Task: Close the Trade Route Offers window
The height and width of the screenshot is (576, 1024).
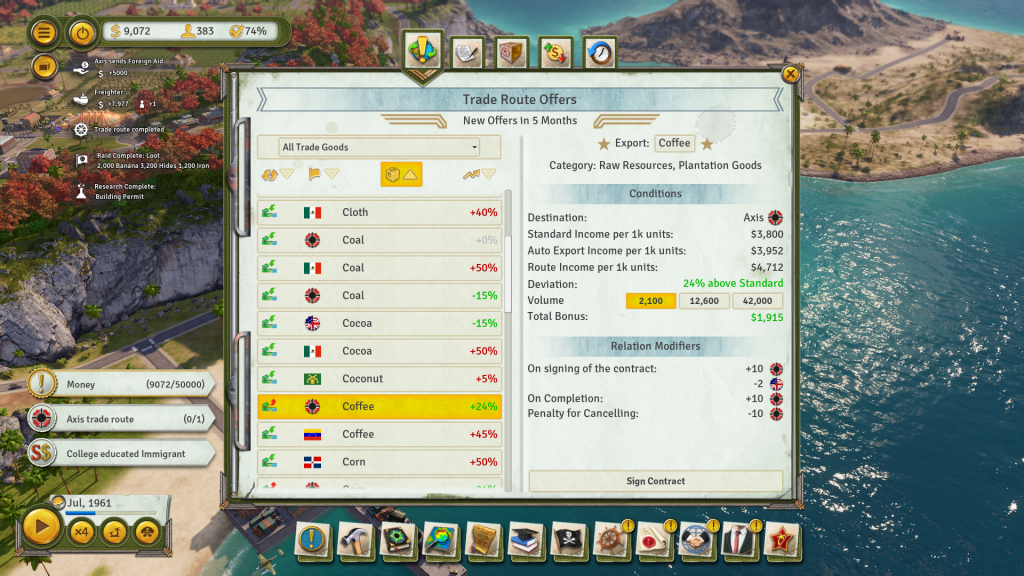Action: tap(790, 74)
